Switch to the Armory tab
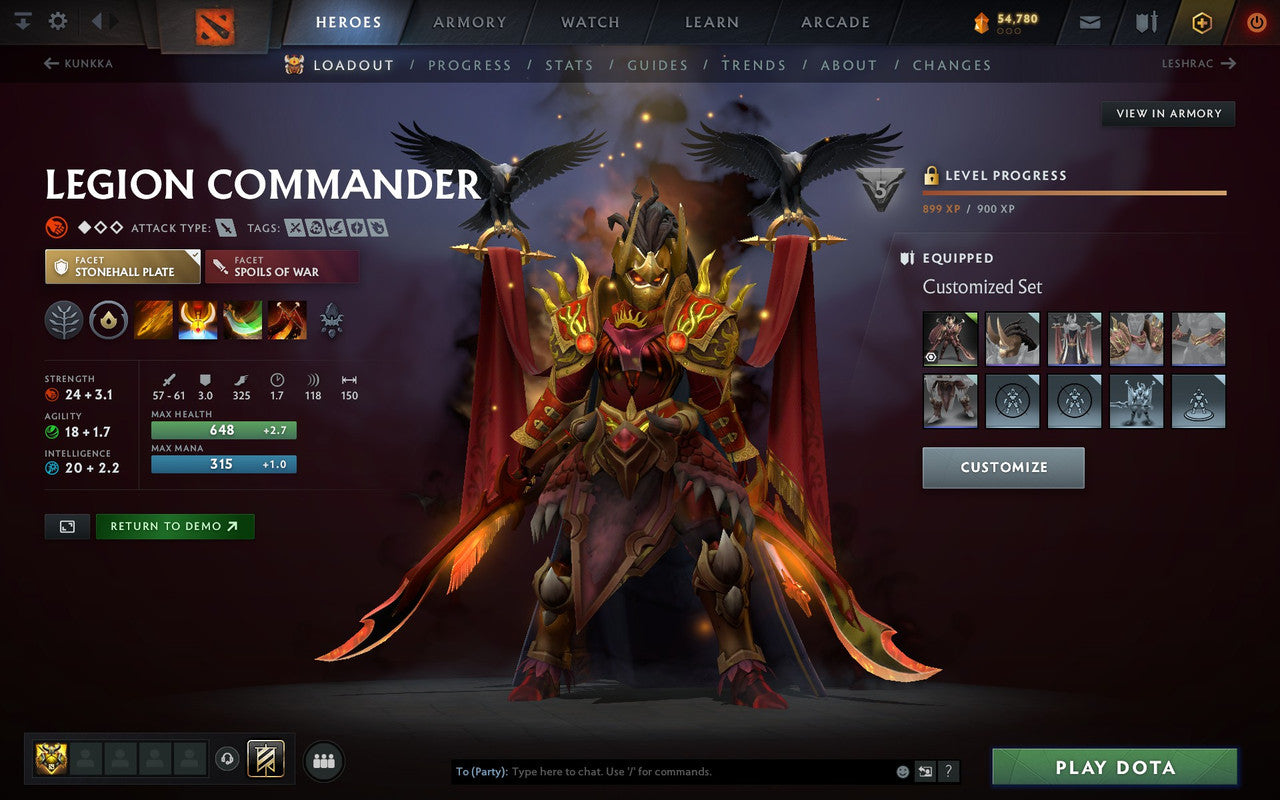 pyautogui.click(x=468, y=22)
